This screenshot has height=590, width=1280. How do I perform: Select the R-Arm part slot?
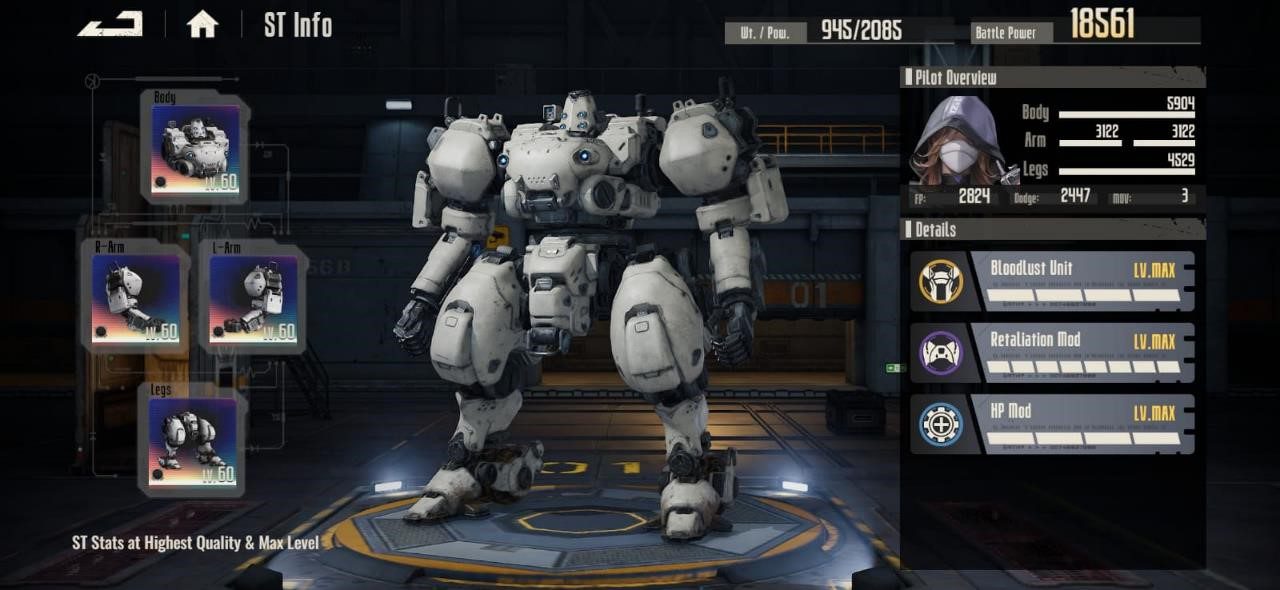click(x=135, y=297)
